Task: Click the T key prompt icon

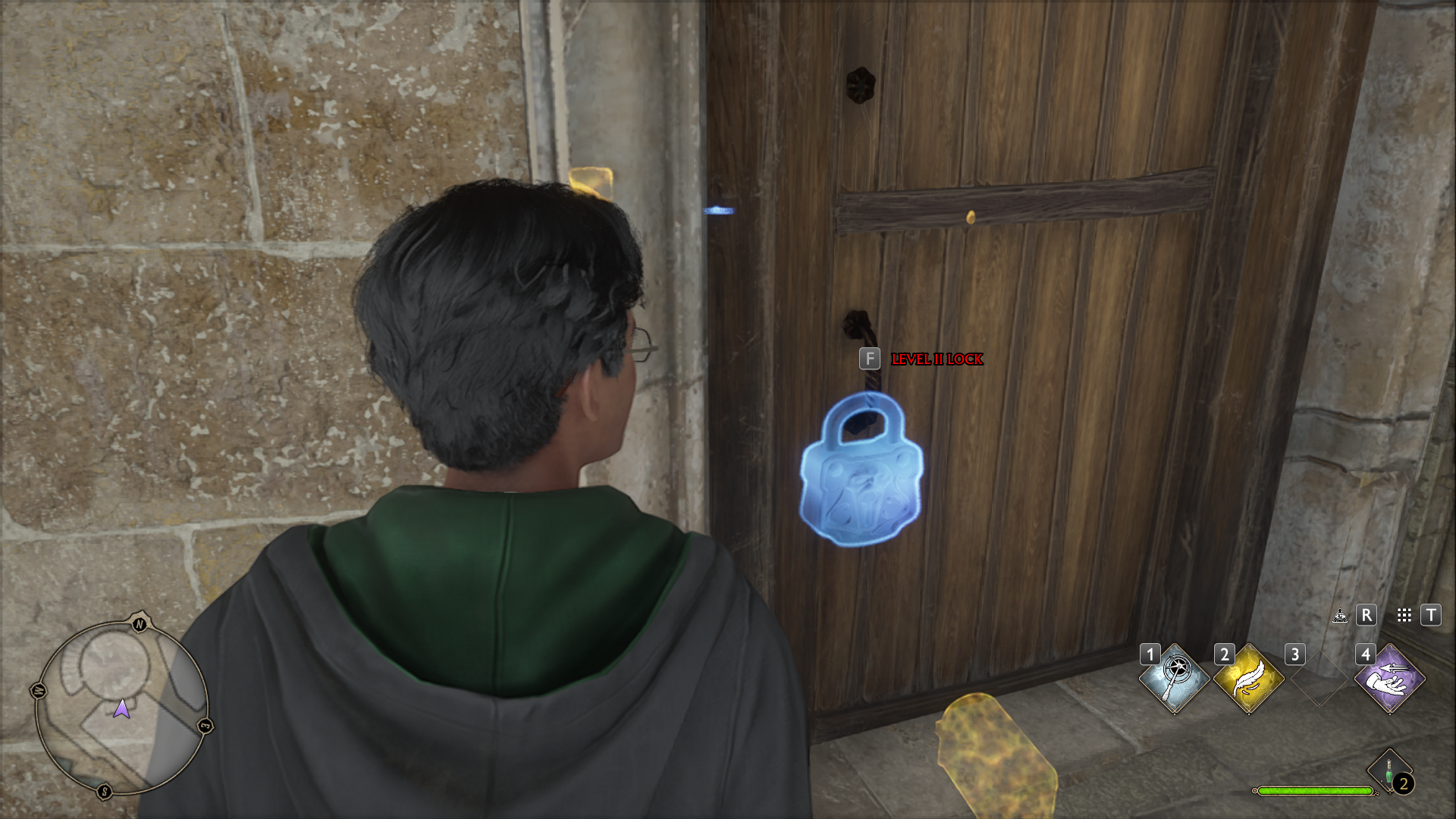Action: [1430, 616]
